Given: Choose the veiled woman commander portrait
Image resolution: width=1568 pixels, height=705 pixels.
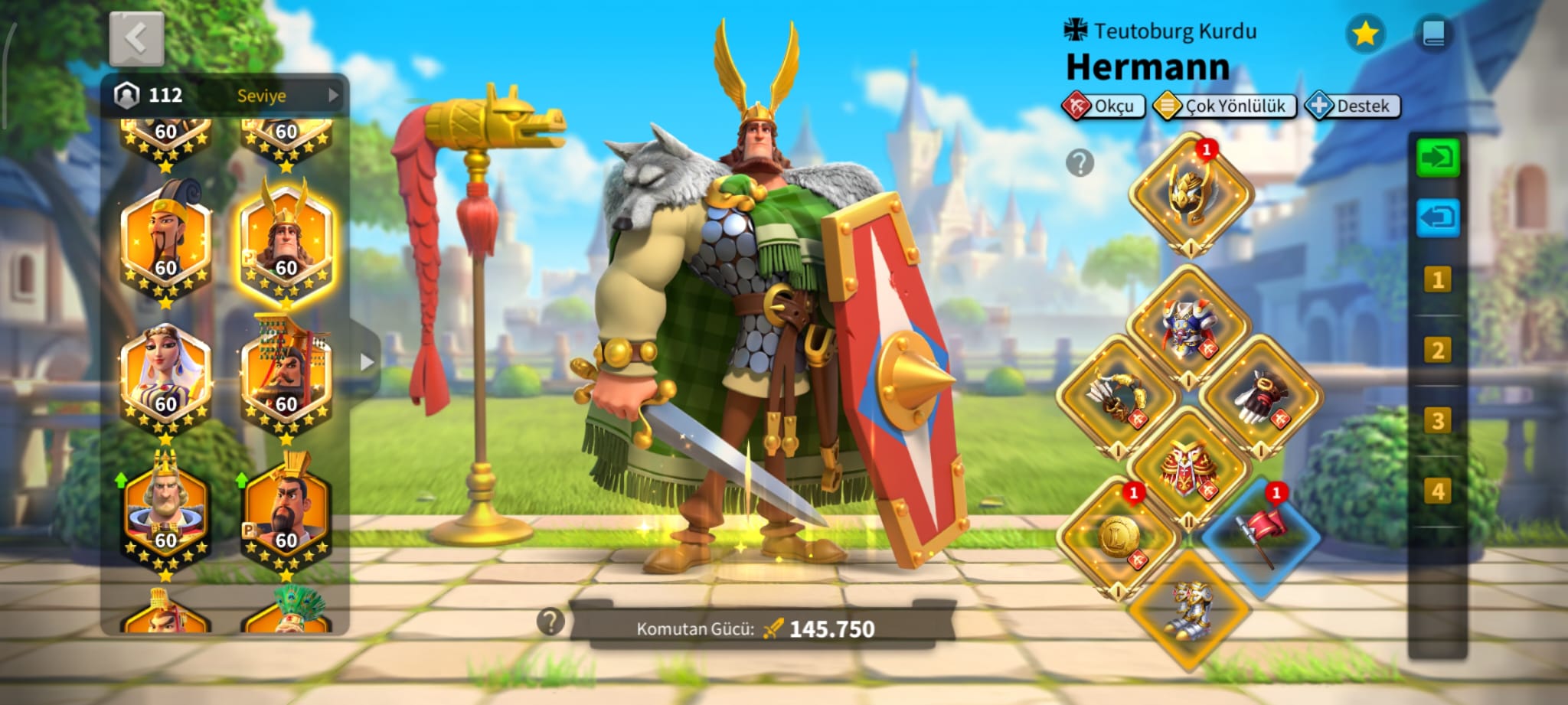Looking at the screenshot, I should (x=165, y=380).
